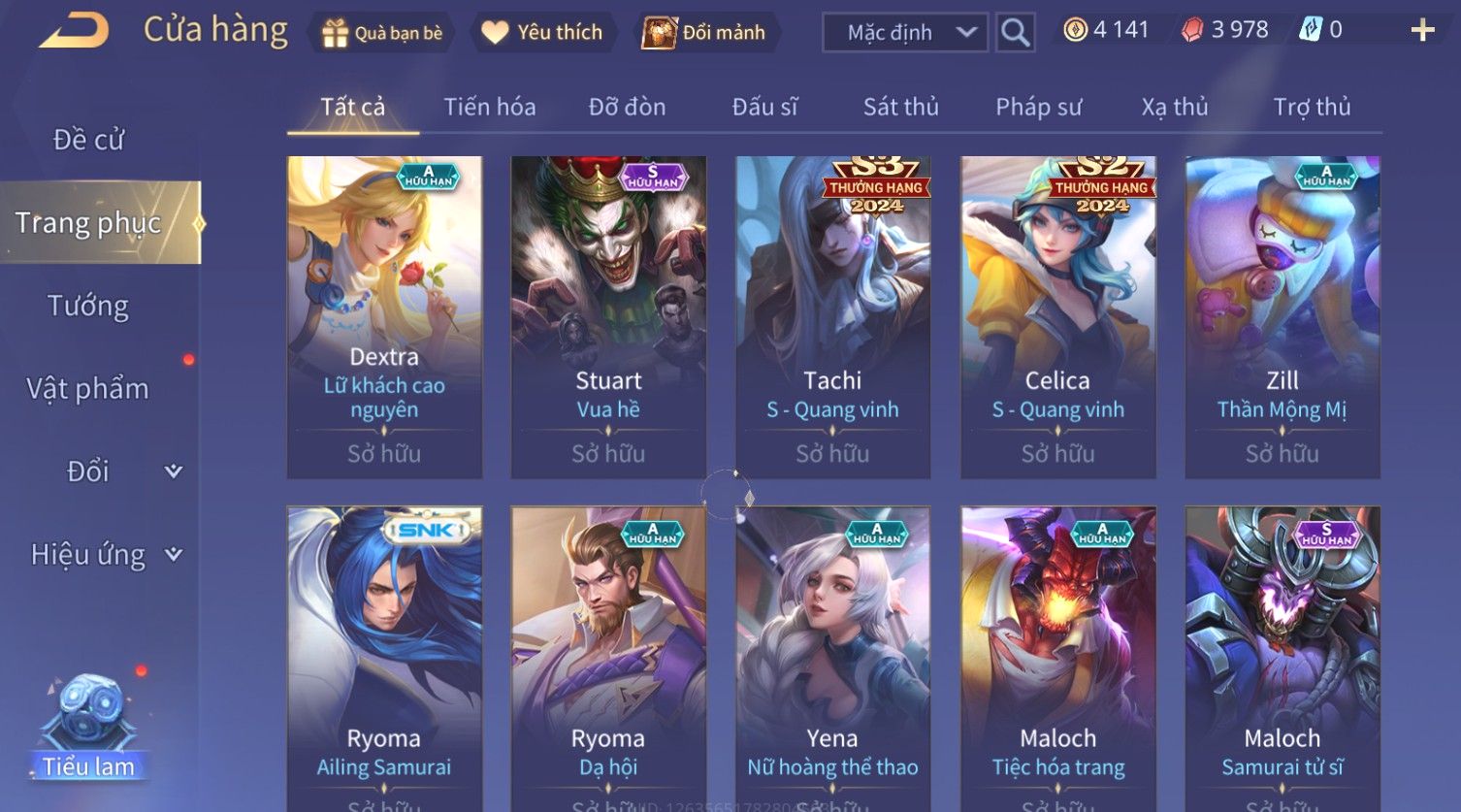Select the Sát thủ category tab
The image size is (1461, 812).
point(900,107)
